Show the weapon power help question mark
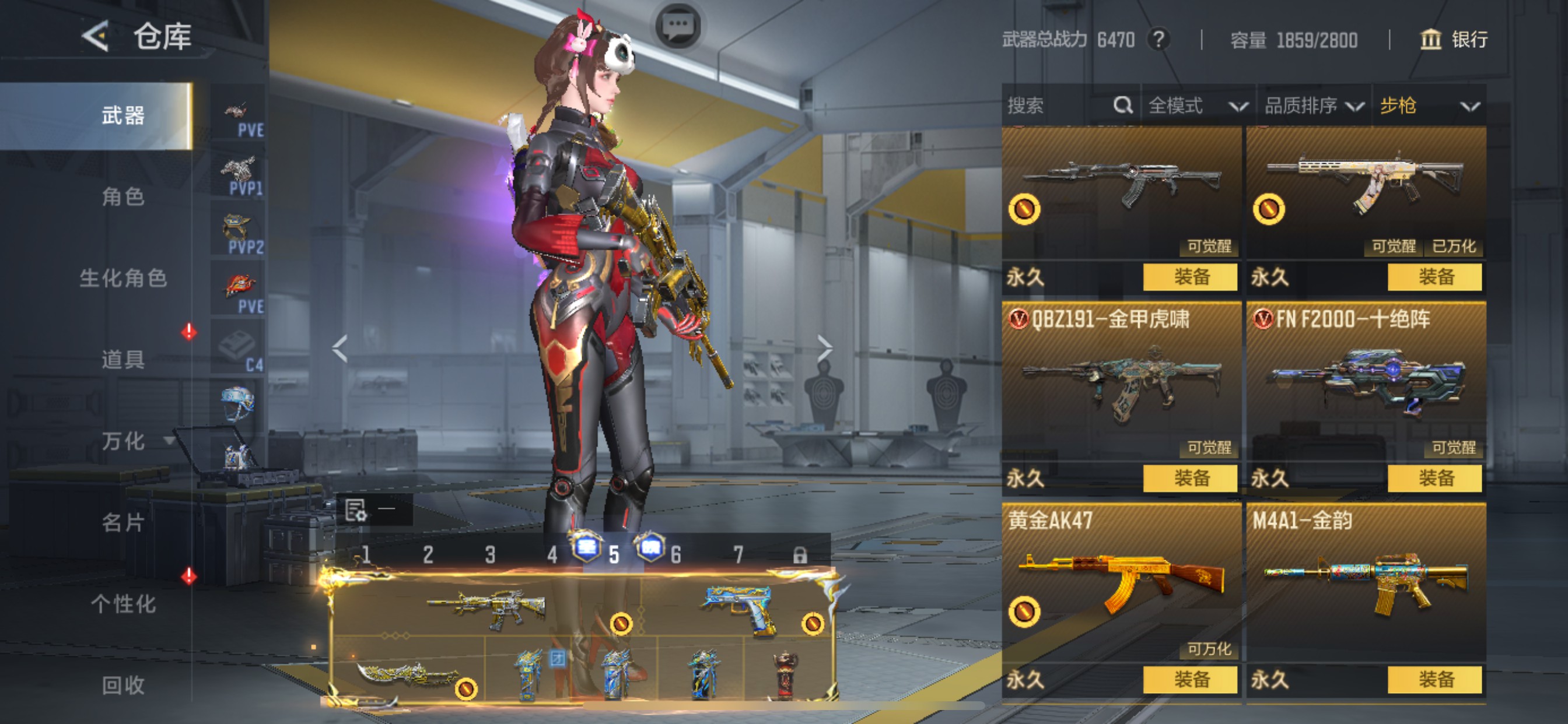Viewport: 1568px width, 724px height. (1158, 40)
